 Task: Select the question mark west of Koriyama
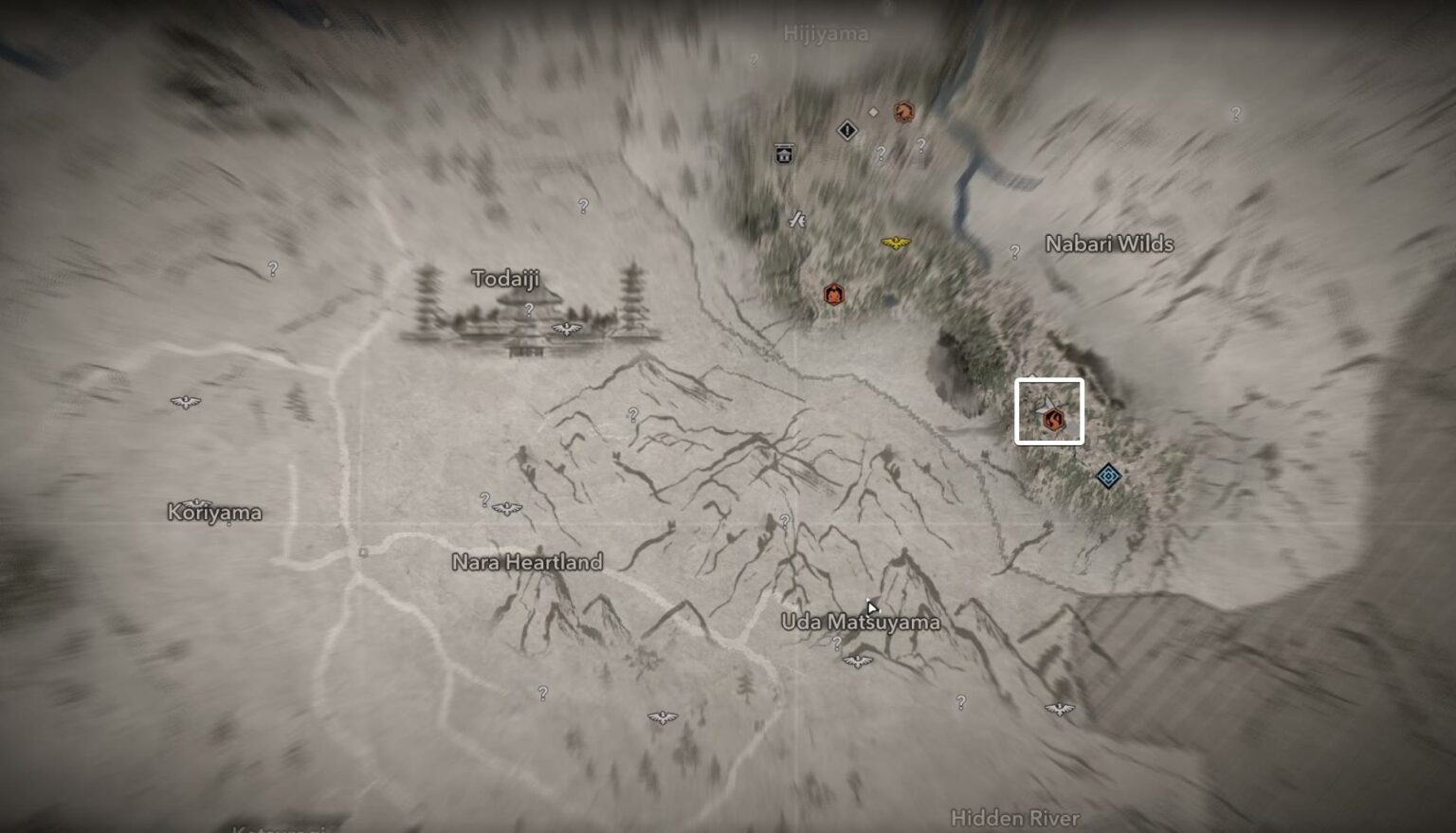(271, 266)
